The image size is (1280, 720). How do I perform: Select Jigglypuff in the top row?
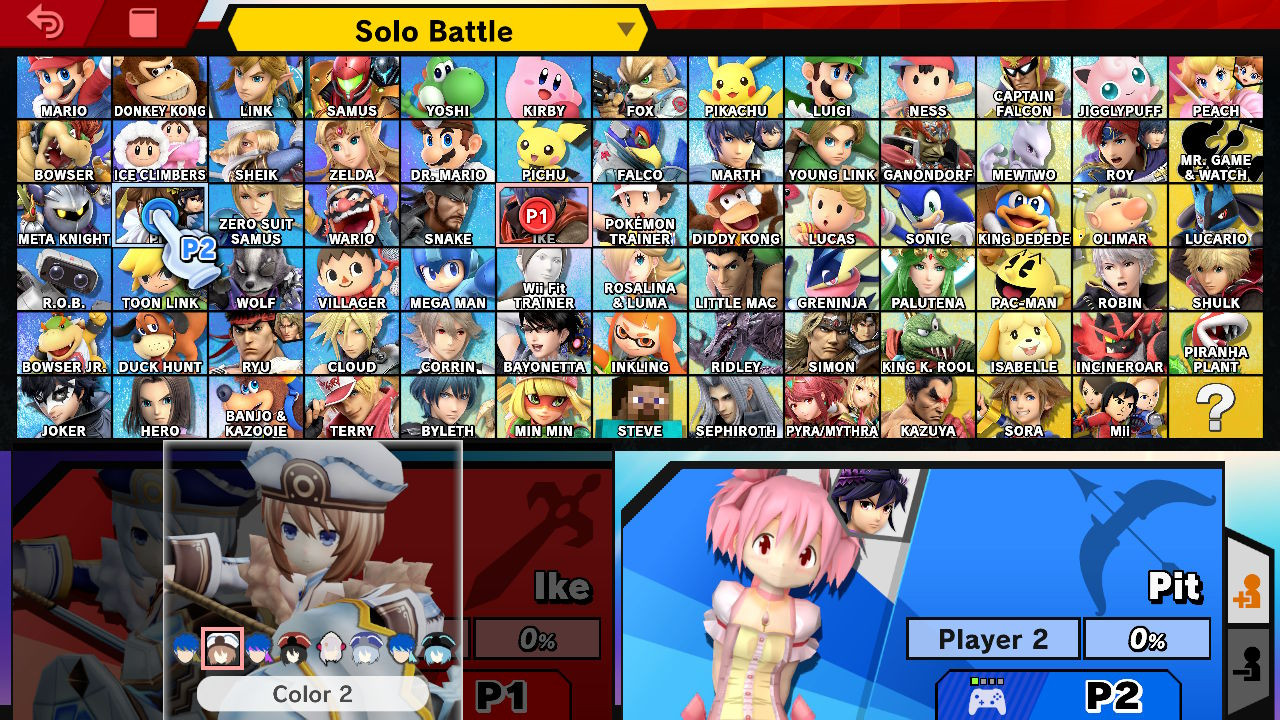click(x=1120, y=86)
